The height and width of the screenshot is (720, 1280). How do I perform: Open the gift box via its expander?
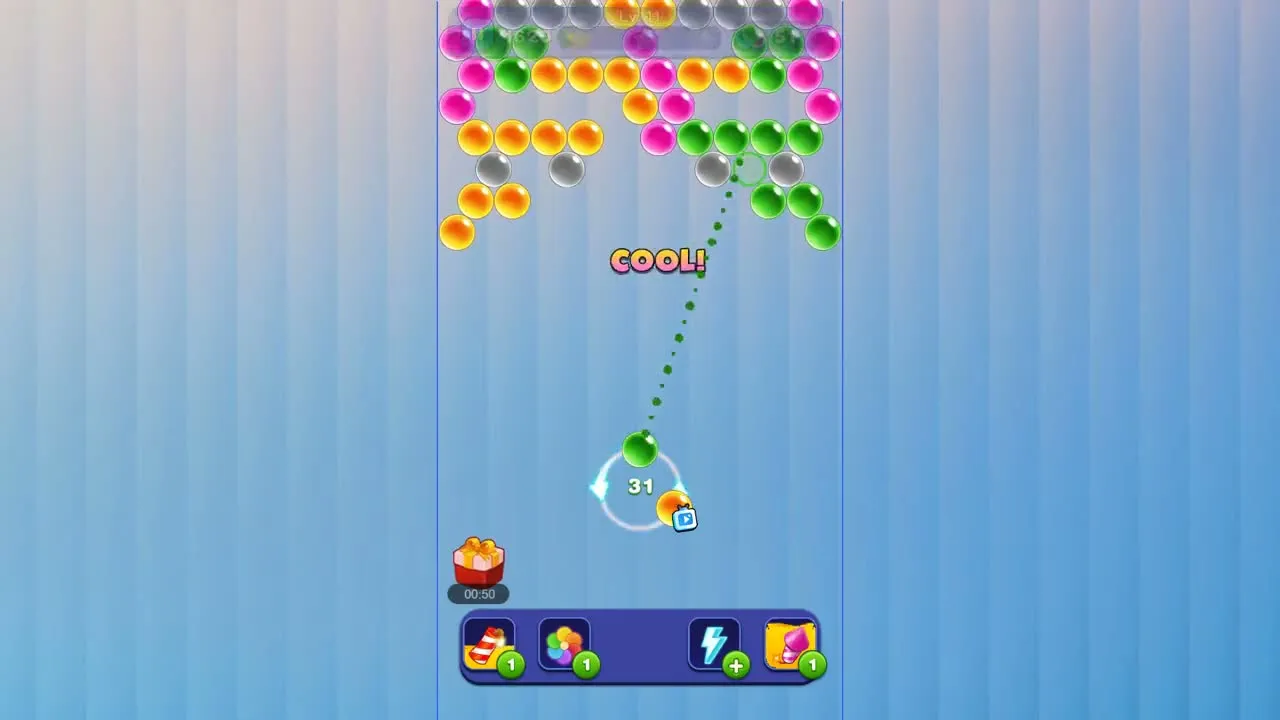click(478, 560)
